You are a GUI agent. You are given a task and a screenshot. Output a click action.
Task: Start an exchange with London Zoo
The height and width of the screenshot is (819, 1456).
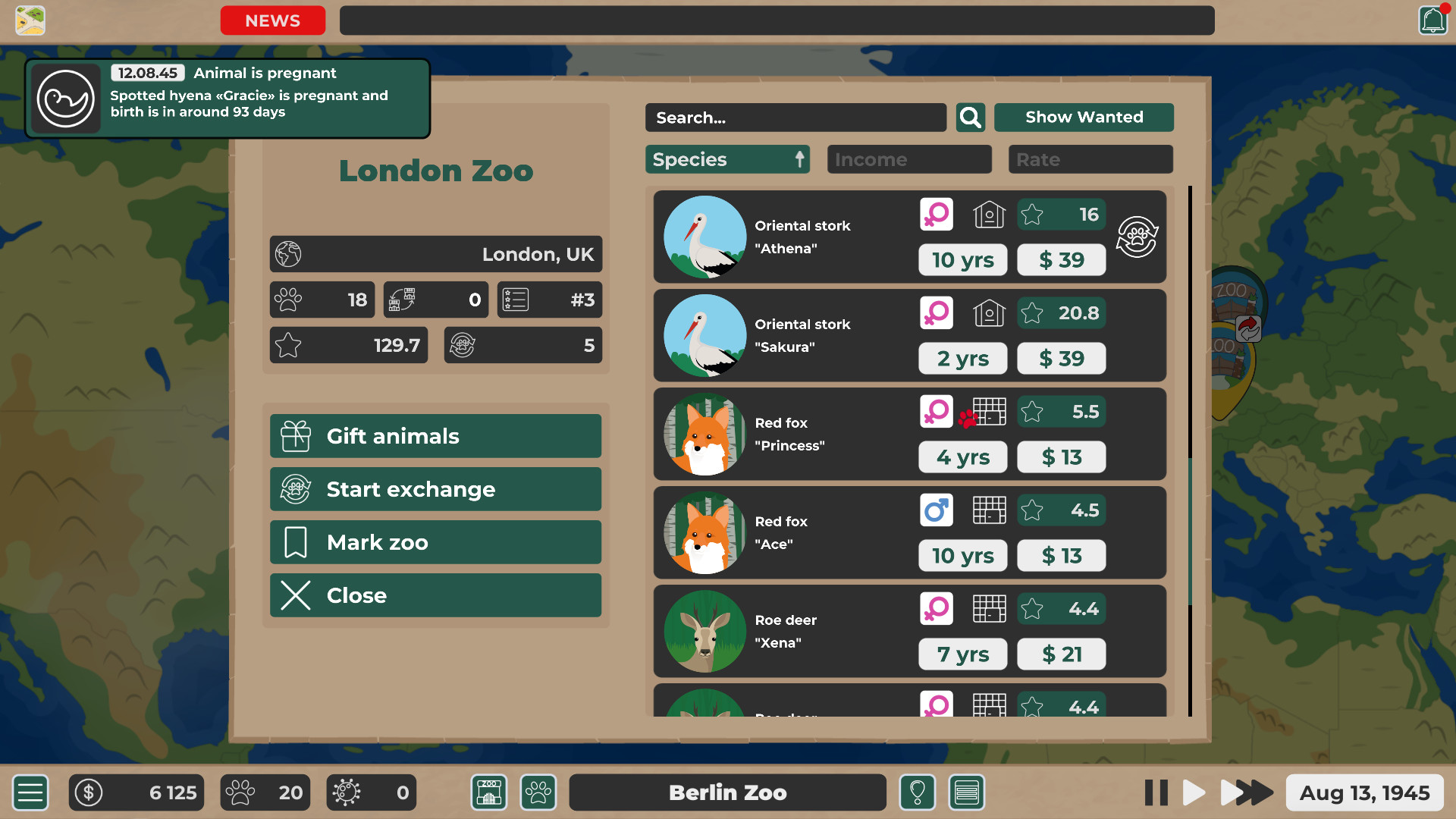tap(435, 489)
